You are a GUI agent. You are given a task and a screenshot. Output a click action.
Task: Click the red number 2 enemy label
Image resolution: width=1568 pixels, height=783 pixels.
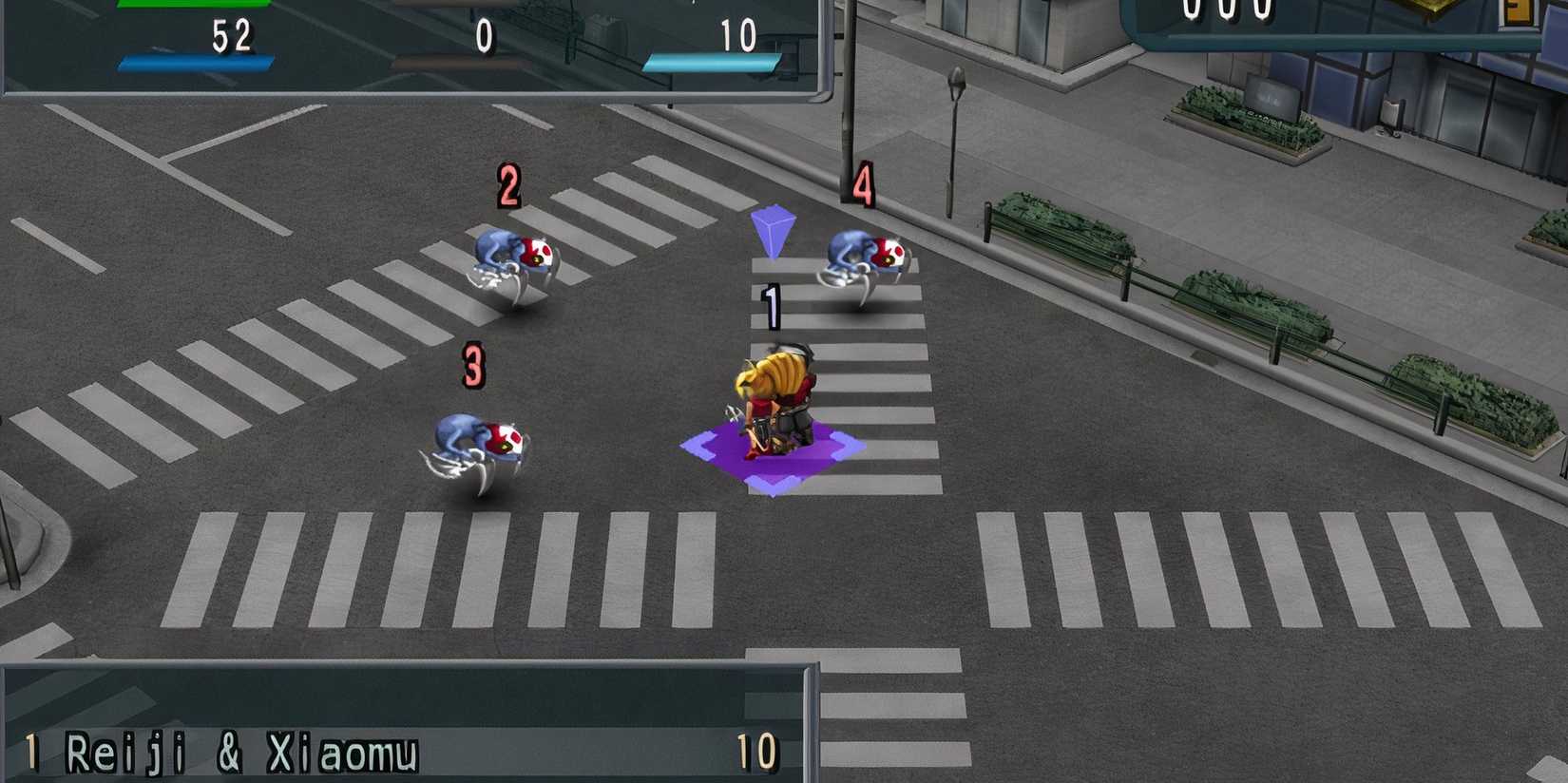[x=508, y=183]
